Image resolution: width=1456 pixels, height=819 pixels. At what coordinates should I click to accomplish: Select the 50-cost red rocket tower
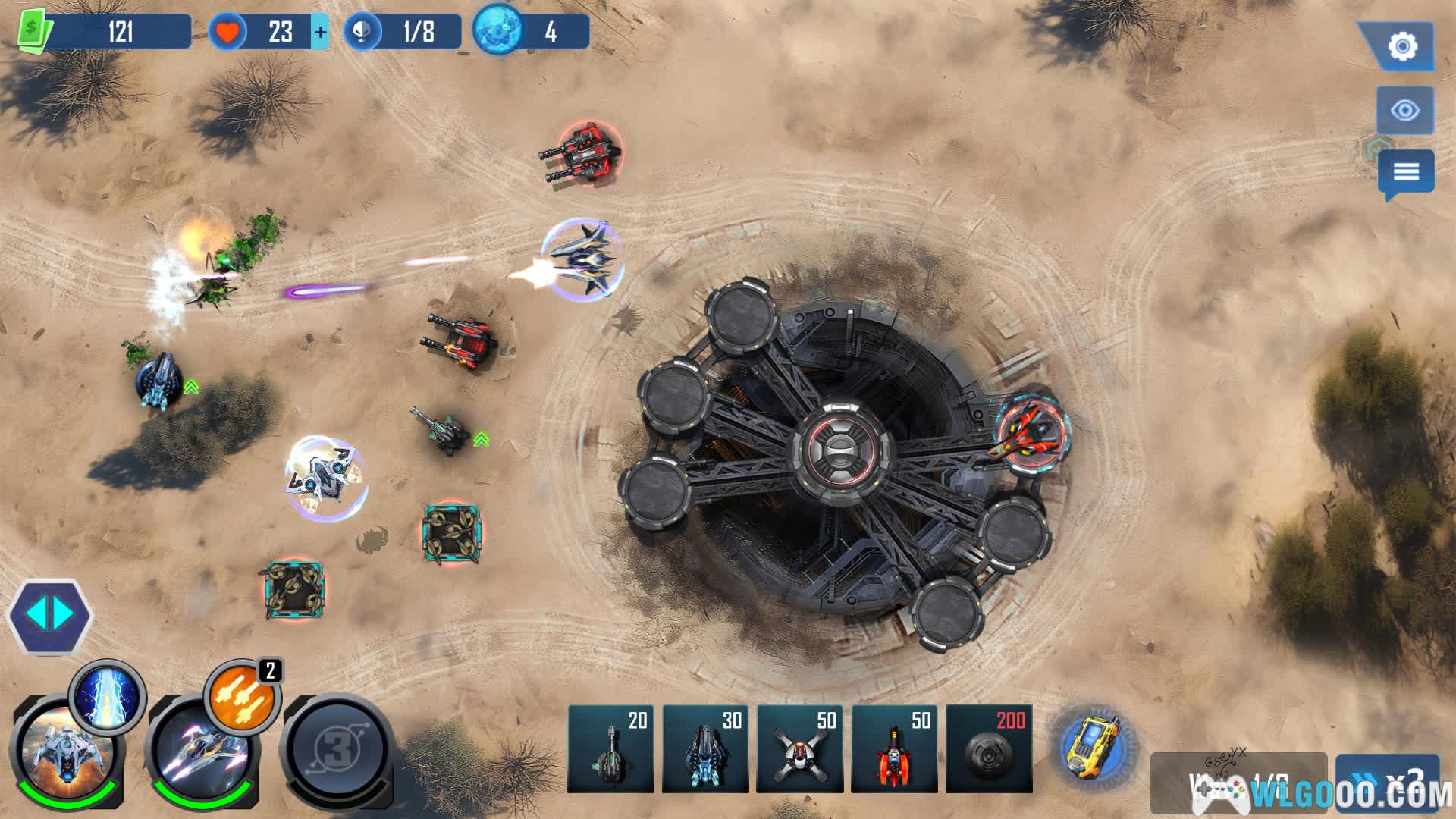(x=894, y=748)
